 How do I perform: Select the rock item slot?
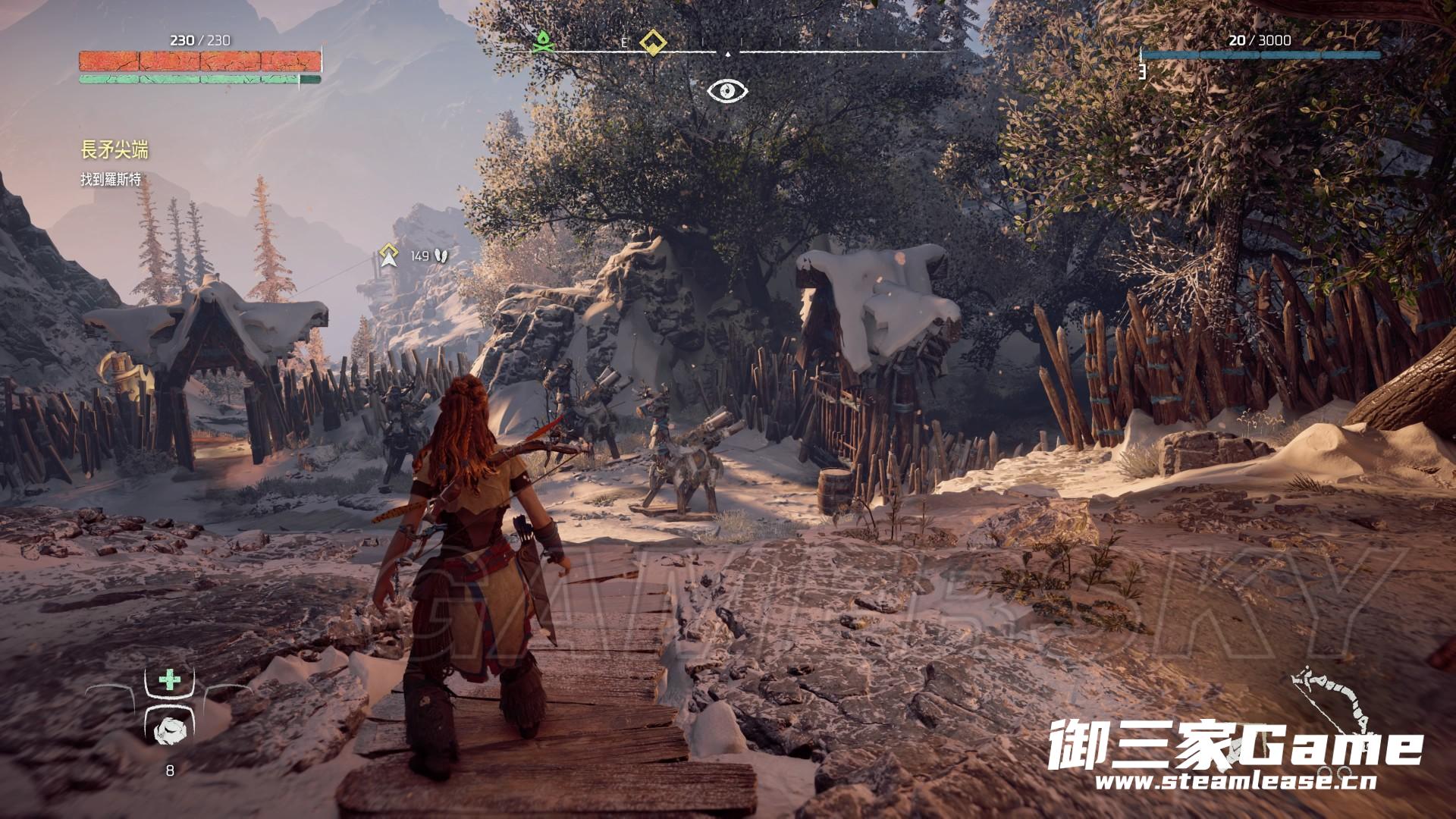(169, 730)
